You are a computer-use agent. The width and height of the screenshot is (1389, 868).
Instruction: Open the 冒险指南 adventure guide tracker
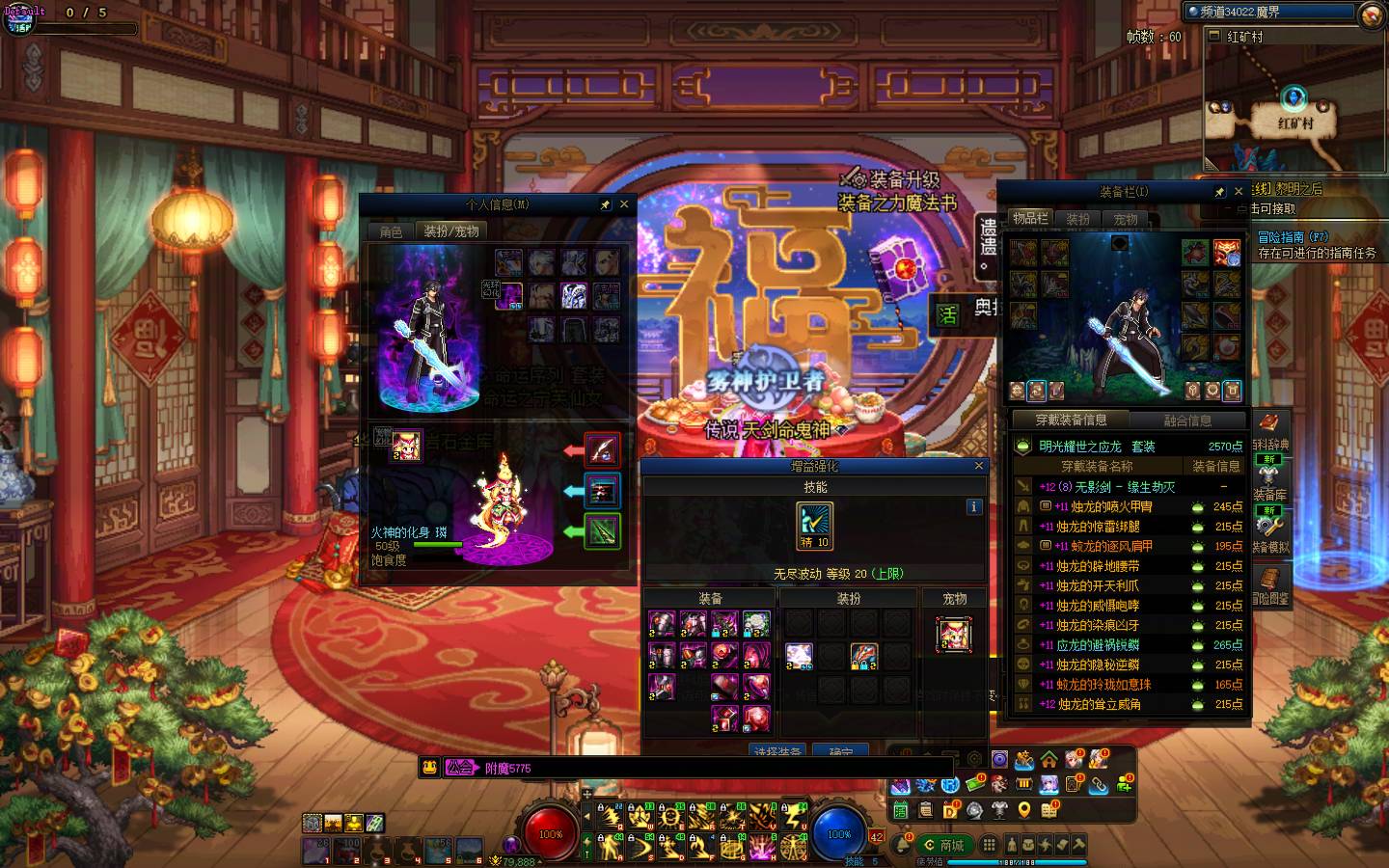(x=1293, y=237)
